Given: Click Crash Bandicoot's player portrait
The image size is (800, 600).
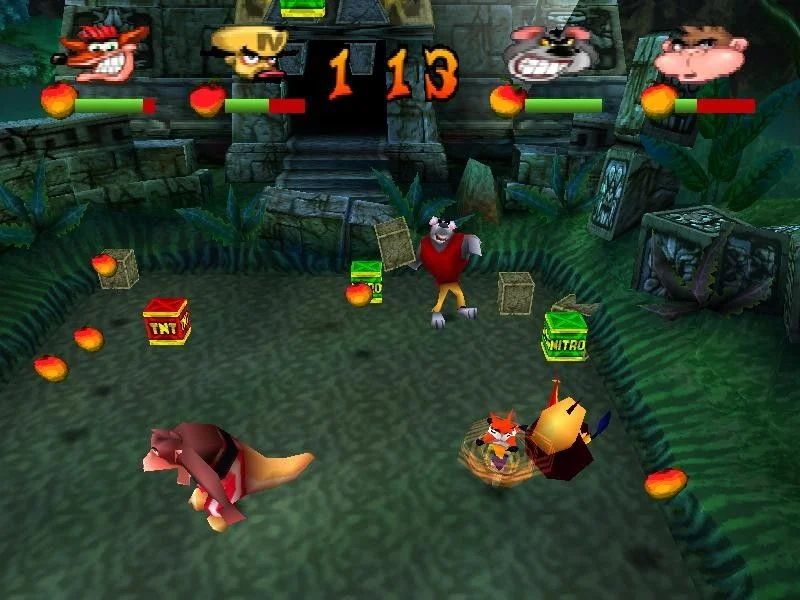Looking at the screenshot, I should [104, 50].
